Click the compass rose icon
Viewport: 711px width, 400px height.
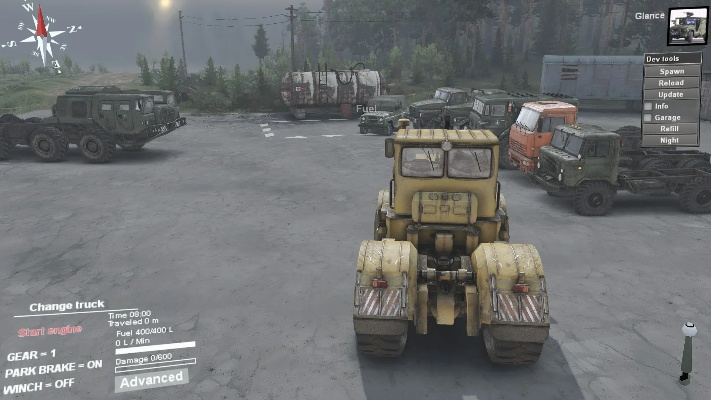pyautogui.click(x=40, y=38)
